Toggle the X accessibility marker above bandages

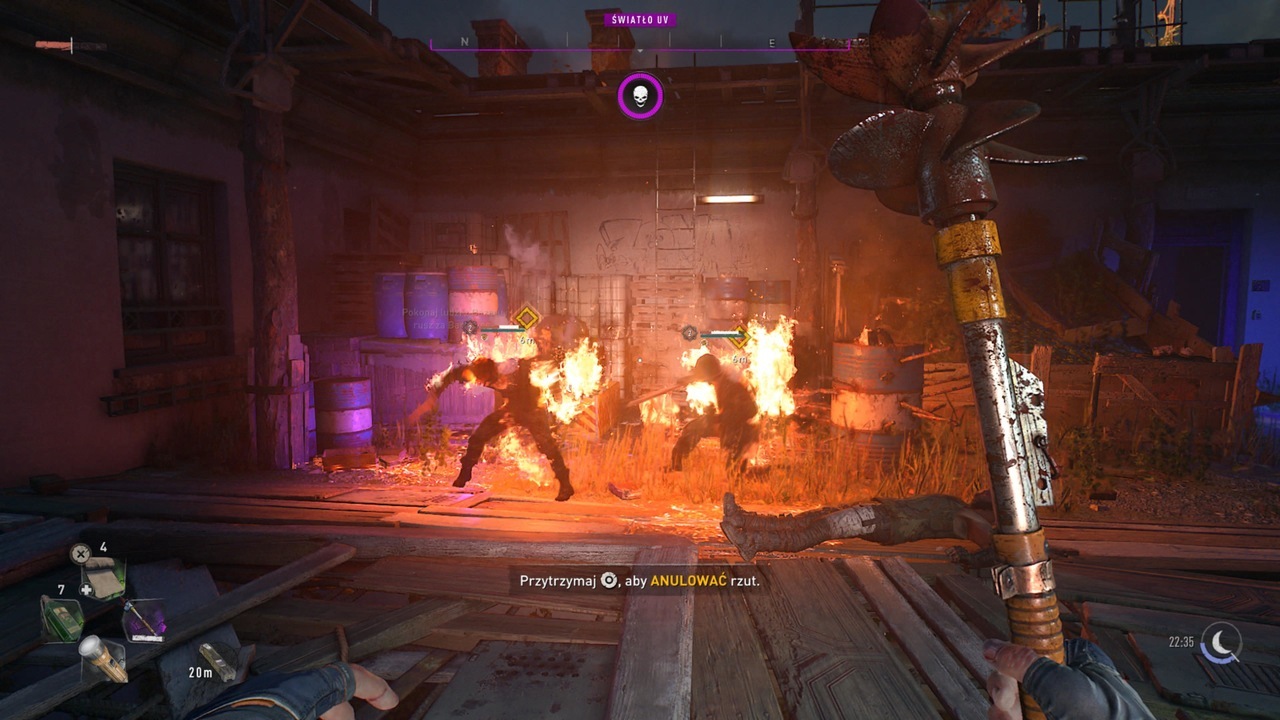79,552
